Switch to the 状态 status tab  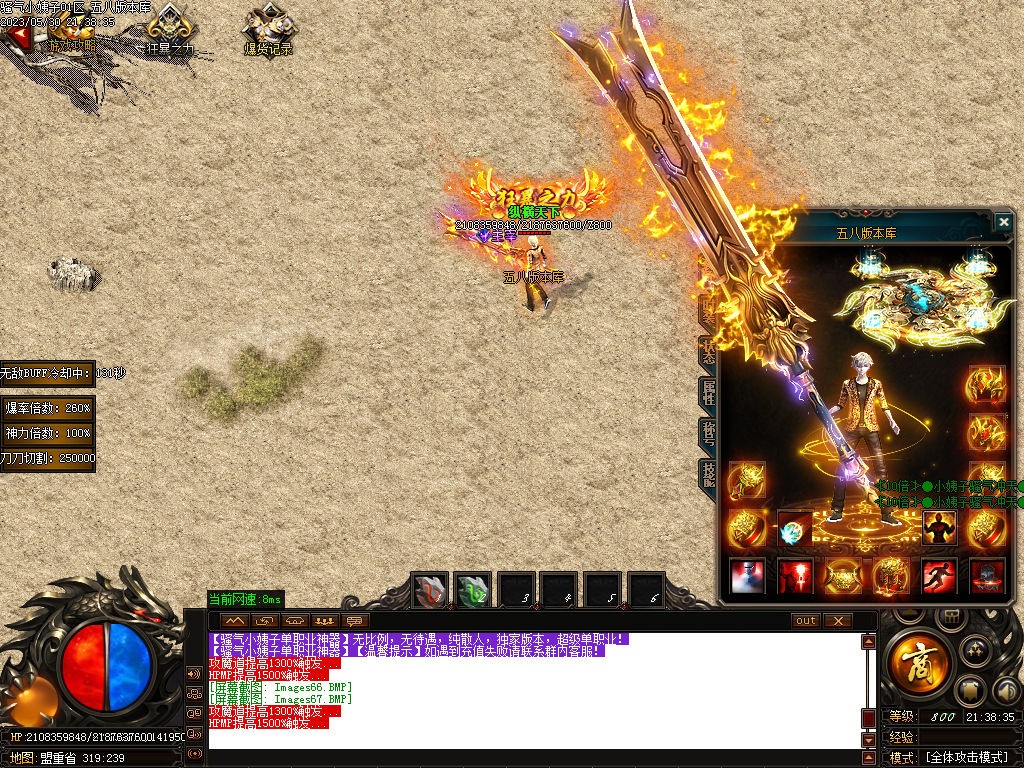pos(708,352)
